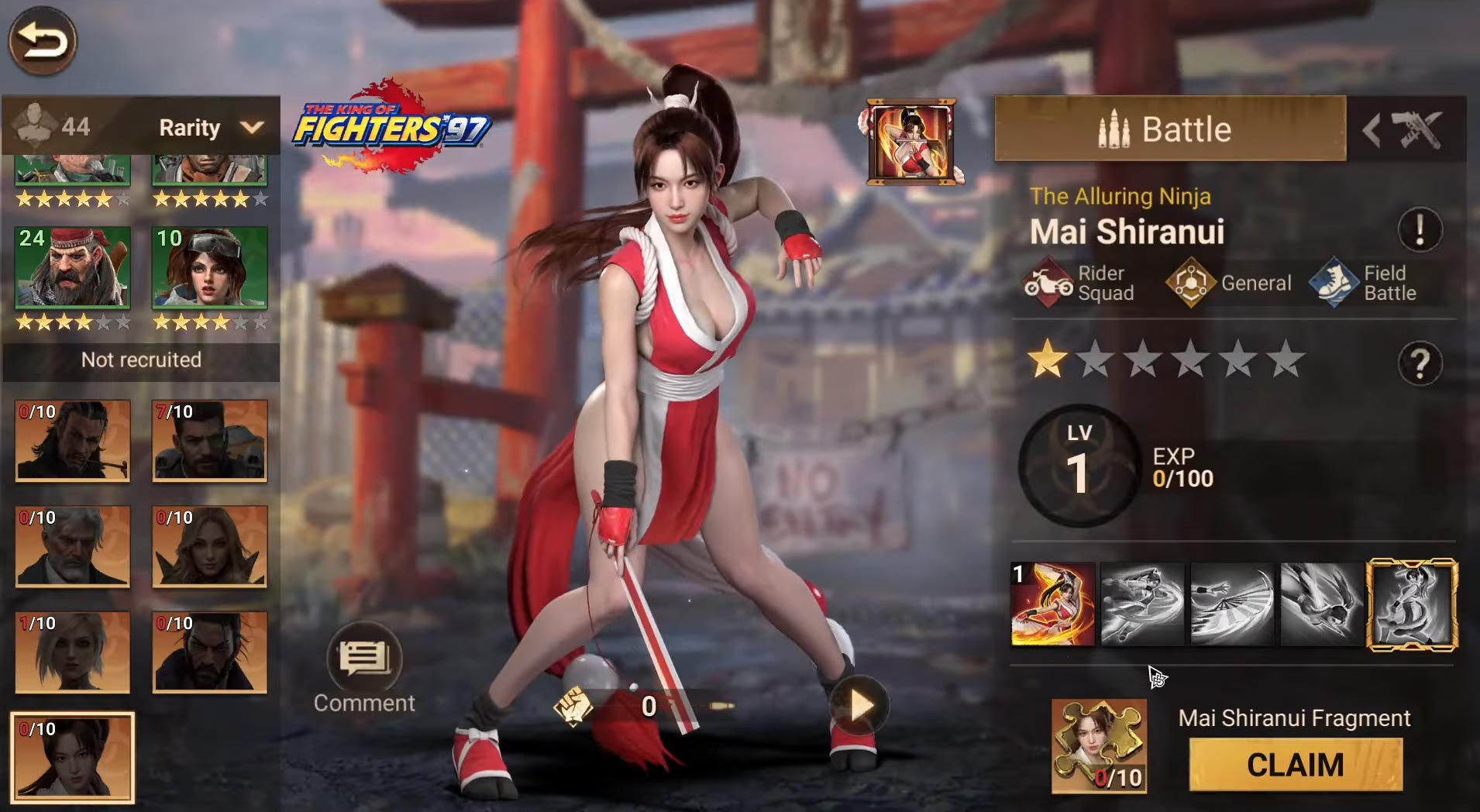Expand the Not recruited section
Image resolution: width=1480 pixels, height=812 pixels.
click(x=140, y=360)
